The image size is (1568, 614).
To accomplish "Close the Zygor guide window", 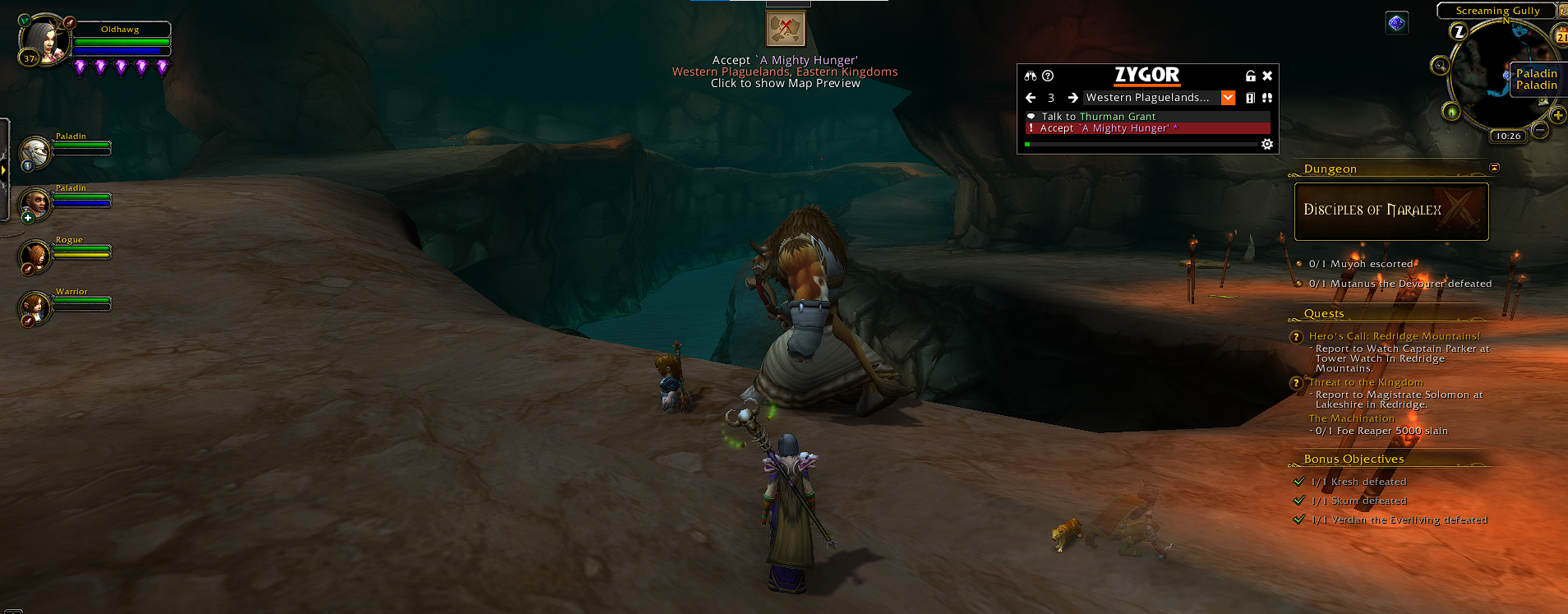I will tap(1267, 76).
